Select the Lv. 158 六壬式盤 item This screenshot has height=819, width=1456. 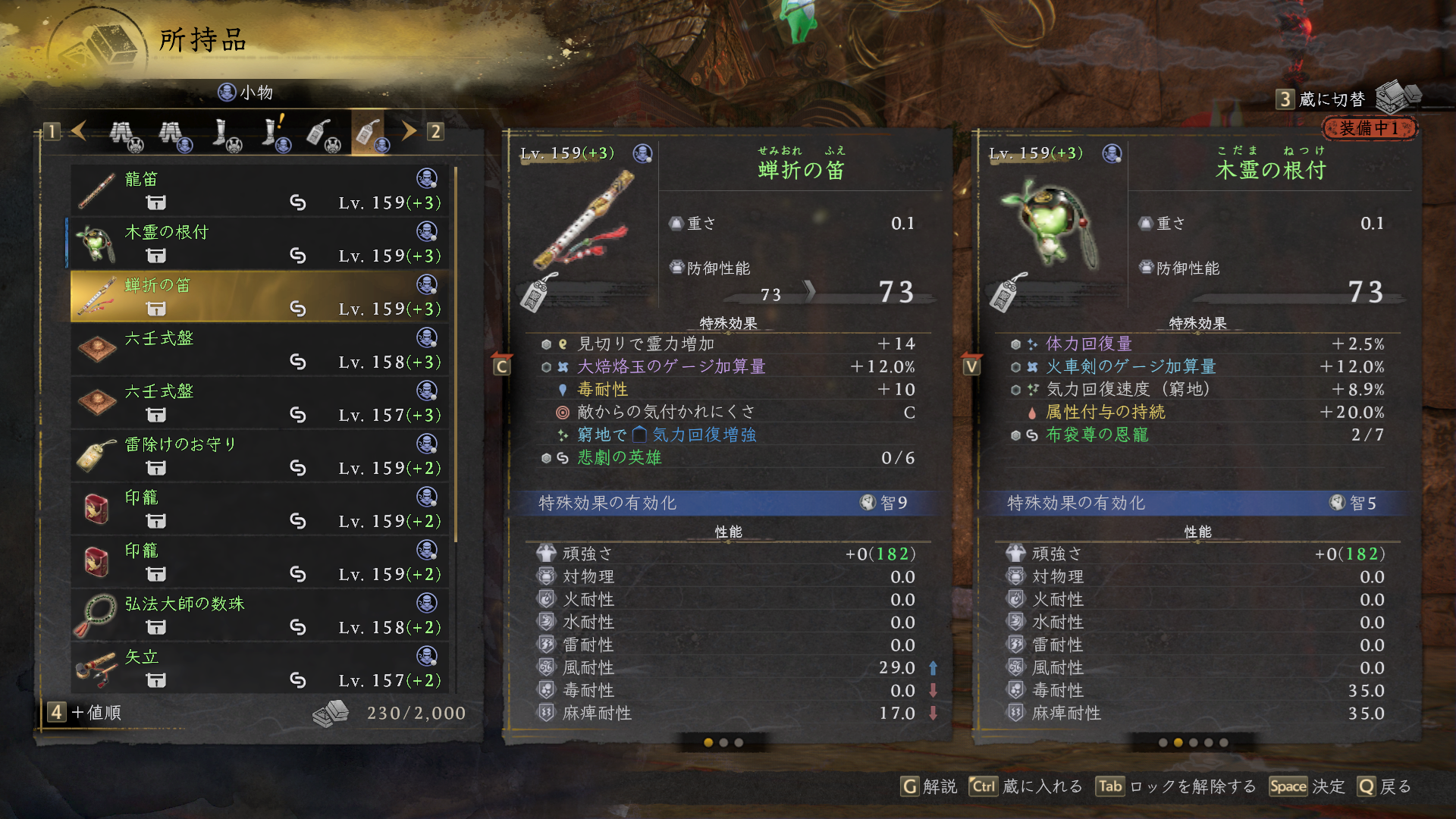point(259,350)
